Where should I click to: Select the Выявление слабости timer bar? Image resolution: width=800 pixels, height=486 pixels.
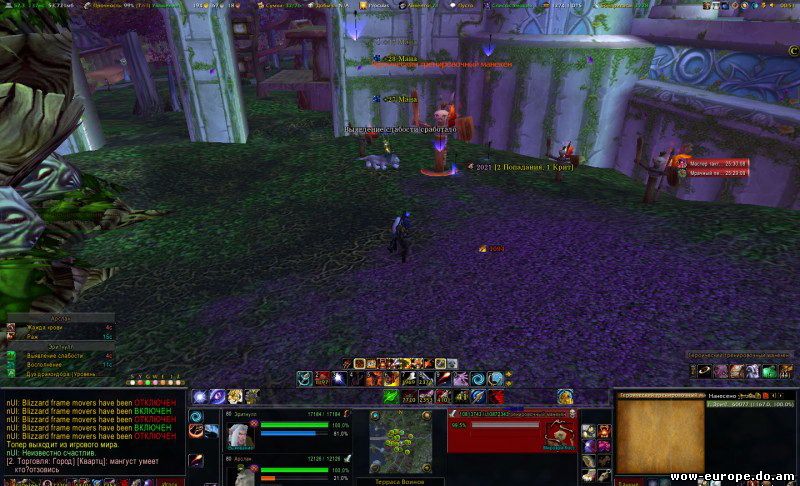tap(62, 355)
